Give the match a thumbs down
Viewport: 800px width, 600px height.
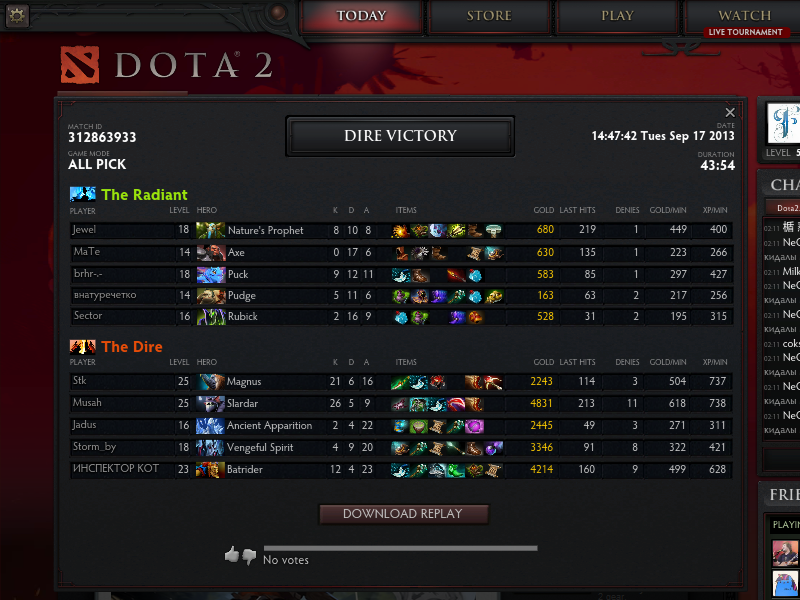(249, 556)
